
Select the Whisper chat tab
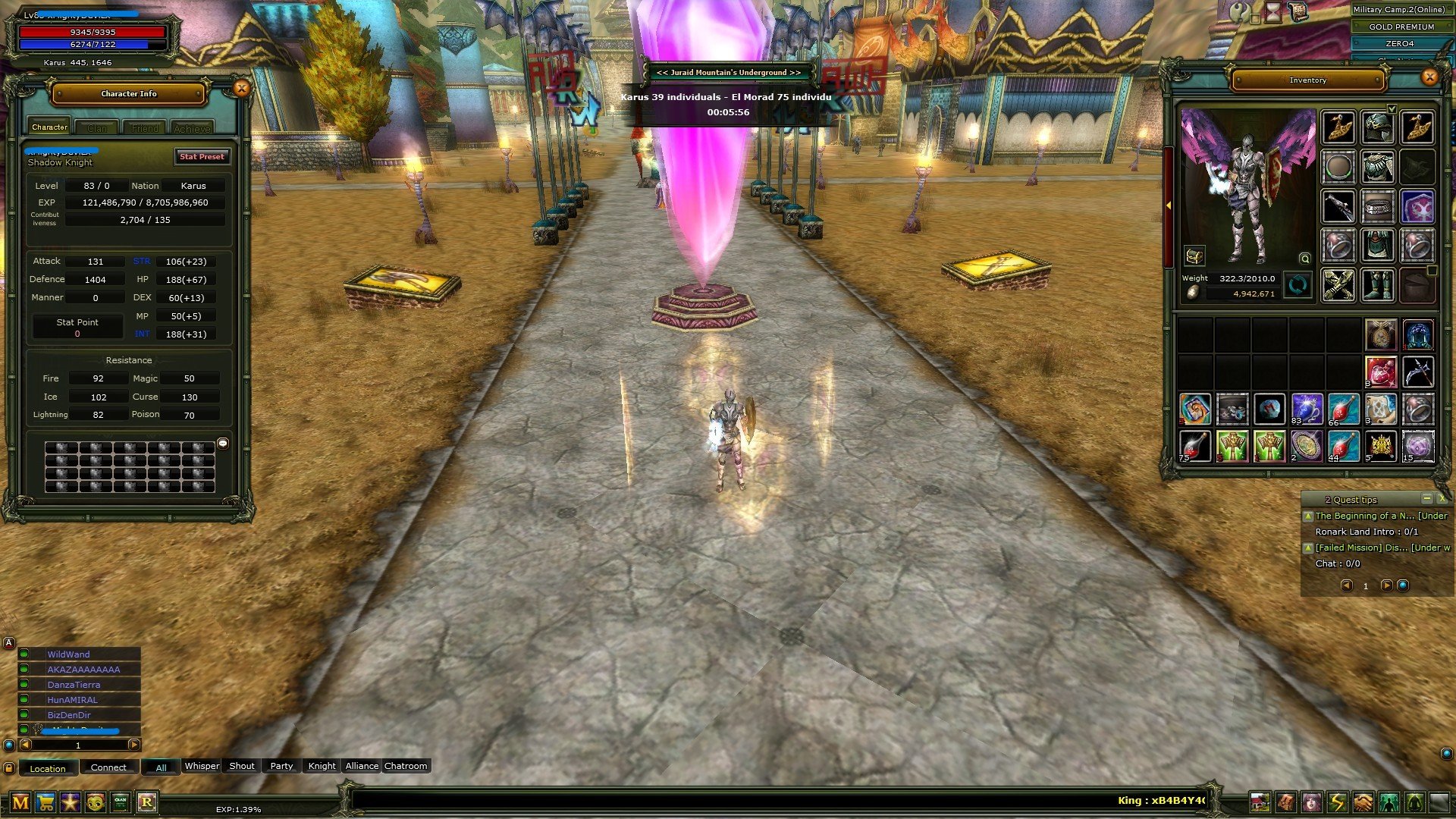point(202,767)
